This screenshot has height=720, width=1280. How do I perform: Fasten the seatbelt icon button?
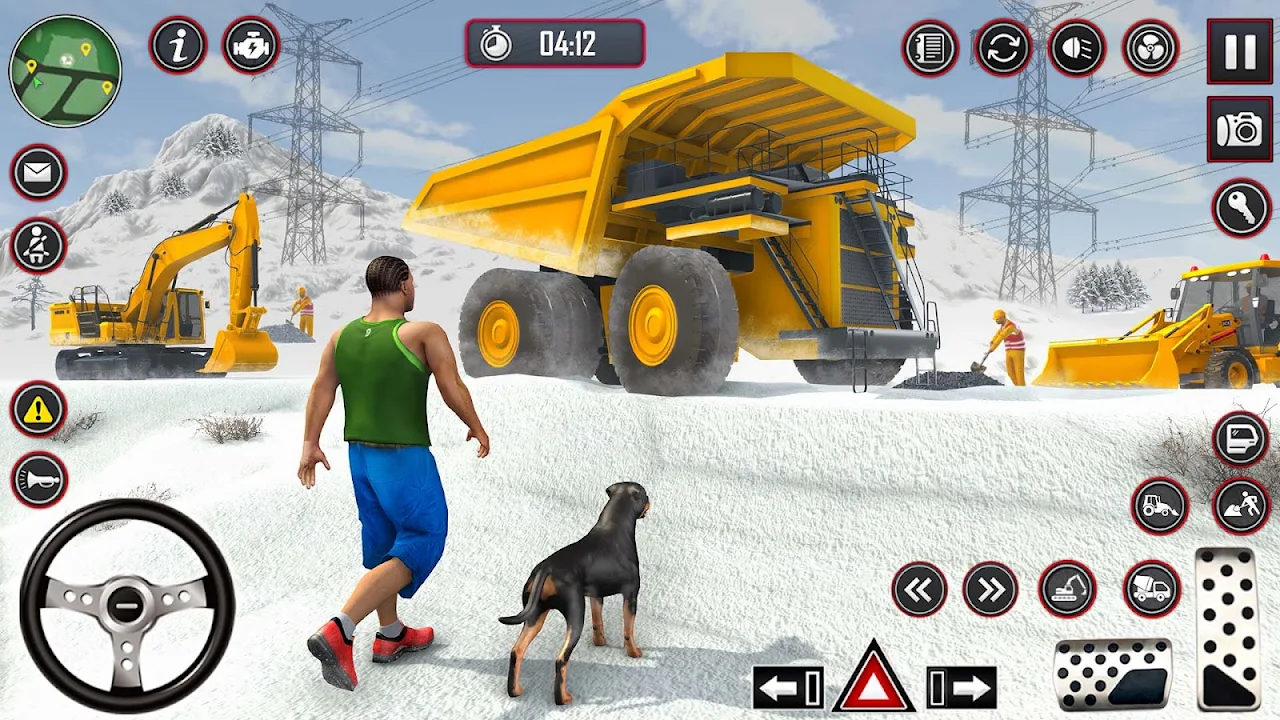click(39, 246)
